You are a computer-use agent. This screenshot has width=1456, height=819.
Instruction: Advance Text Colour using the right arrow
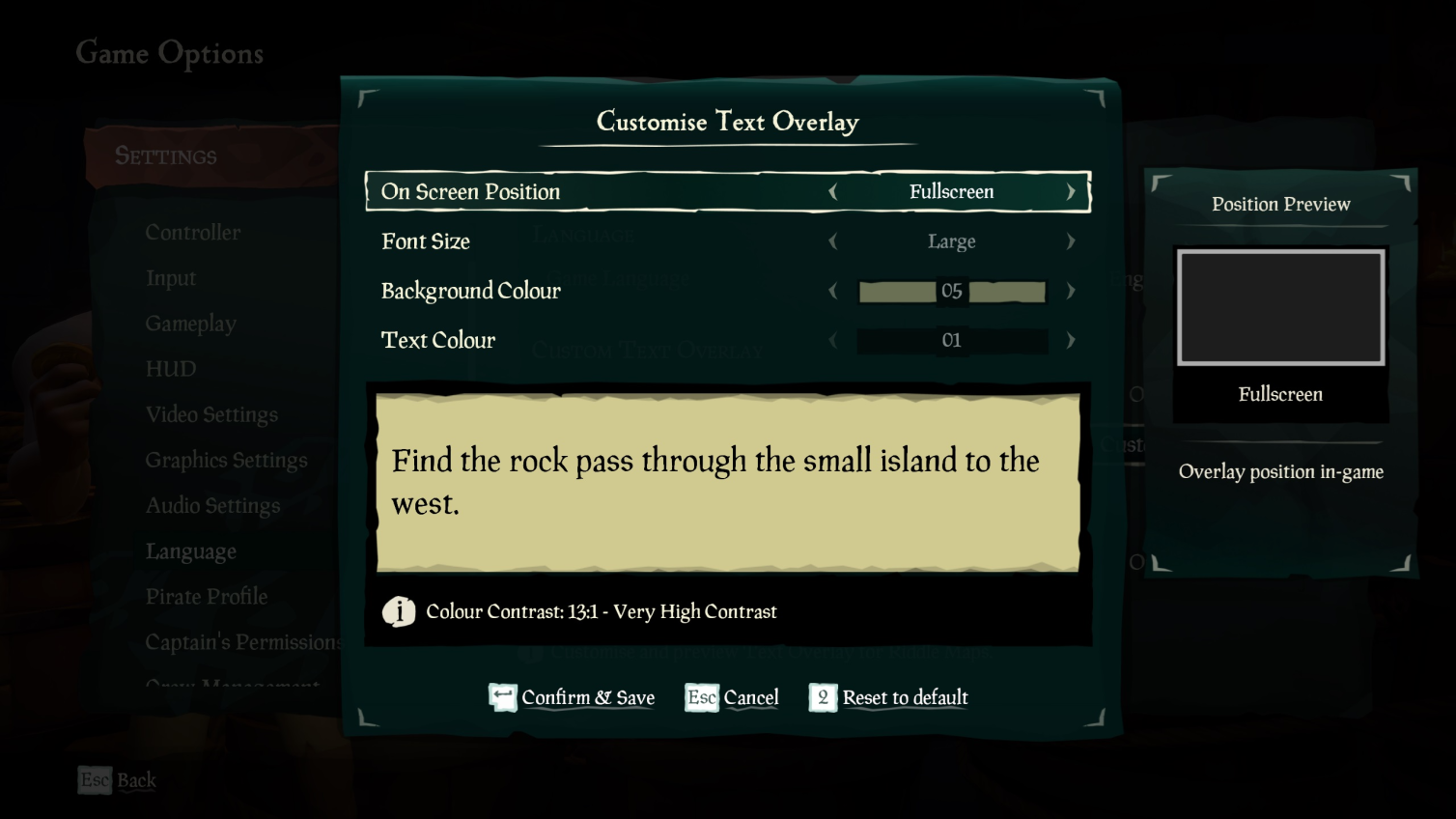point(1071,340)
